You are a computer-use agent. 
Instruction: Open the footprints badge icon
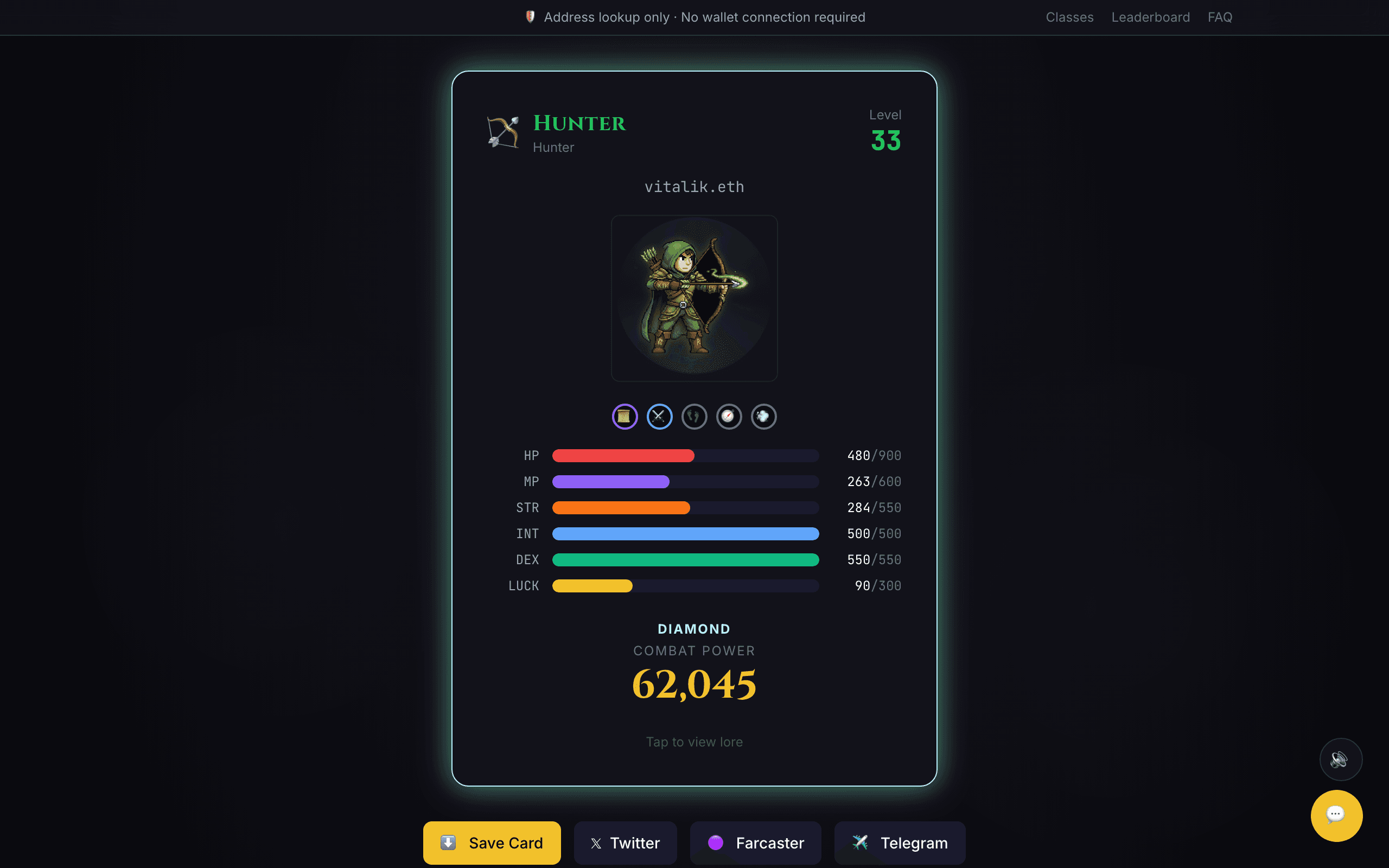[x=694, y=416]
